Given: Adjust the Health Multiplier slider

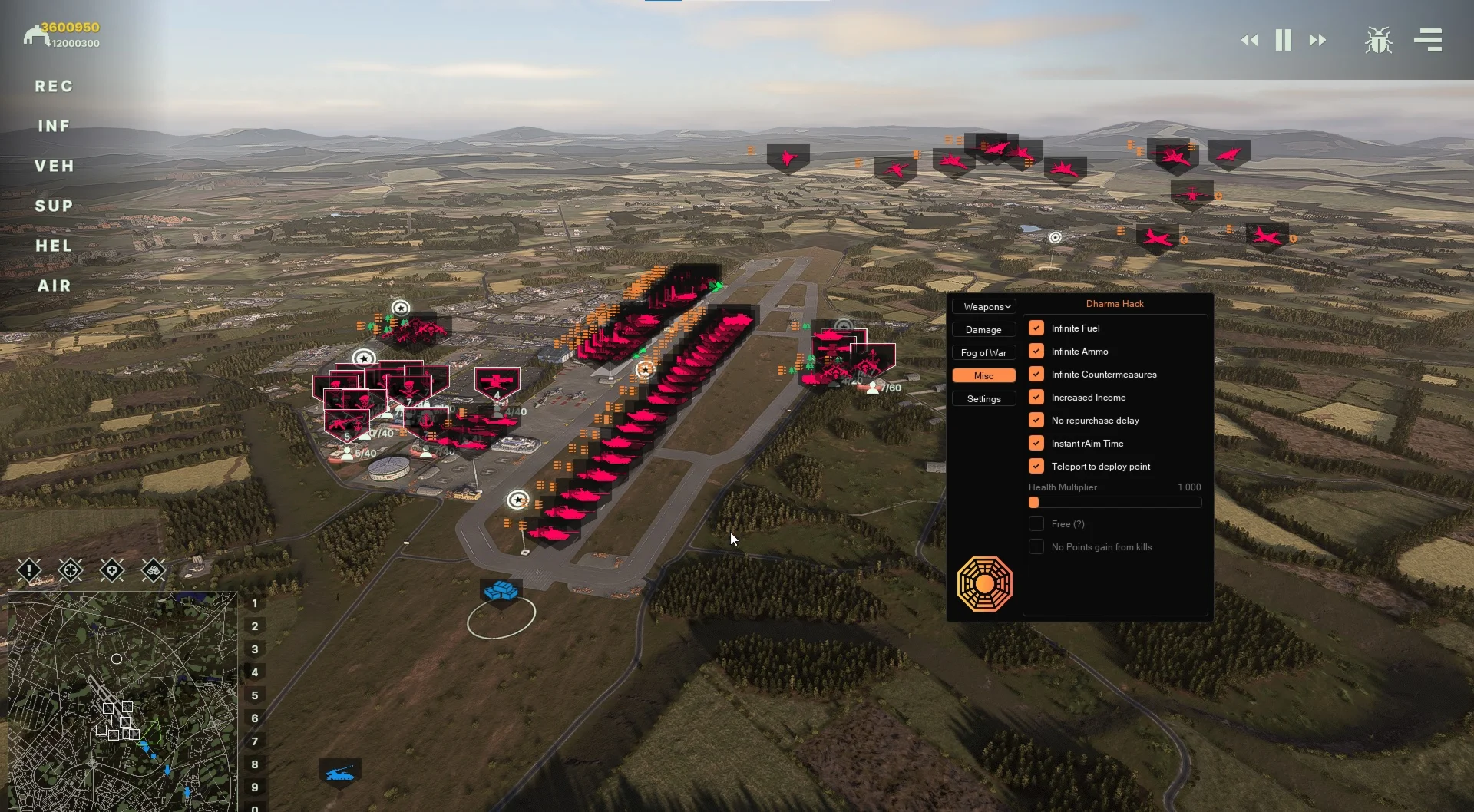Looking at the screenshot, I should [1035, 502].
